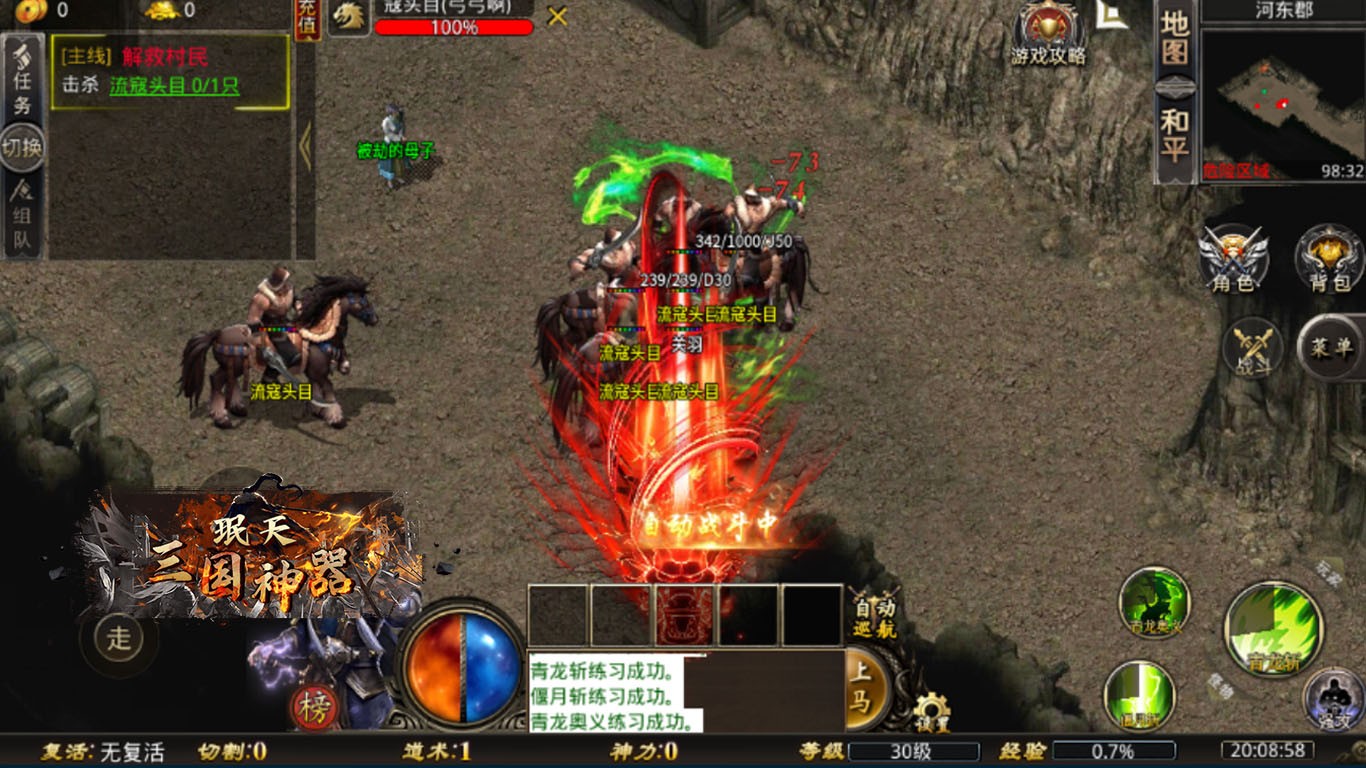Activate the 青龙斩 skill

tap(1273, 629)
